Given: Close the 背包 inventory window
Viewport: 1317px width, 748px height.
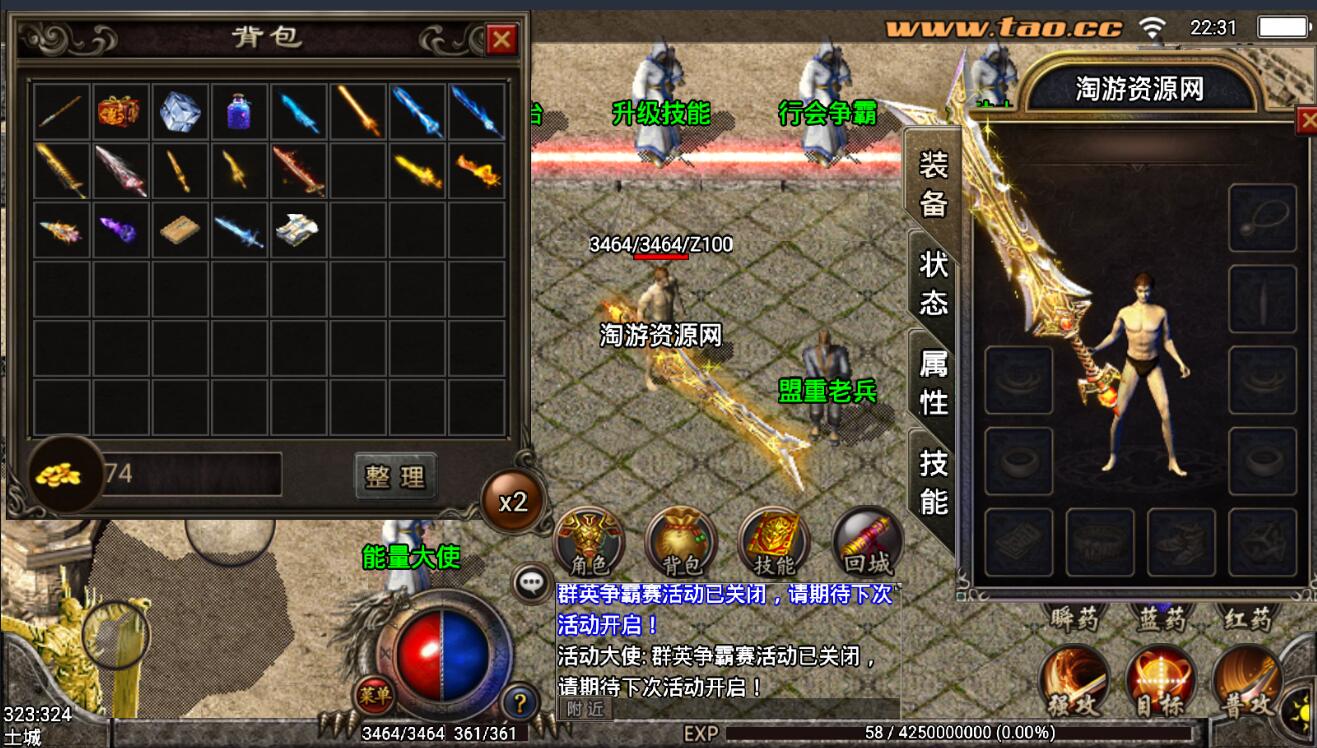Looking at the screenshot, I should pos(501,39).
